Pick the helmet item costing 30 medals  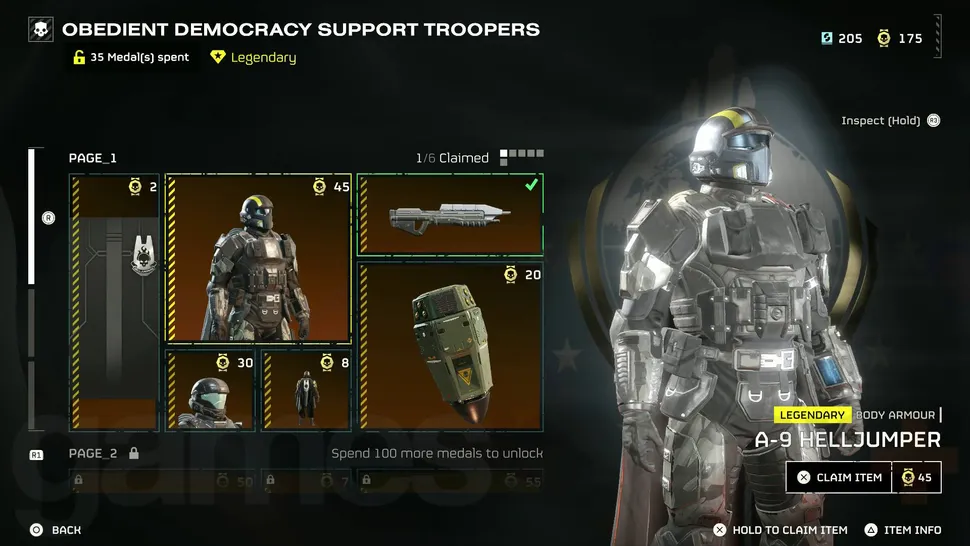click(x=209, y=390)
